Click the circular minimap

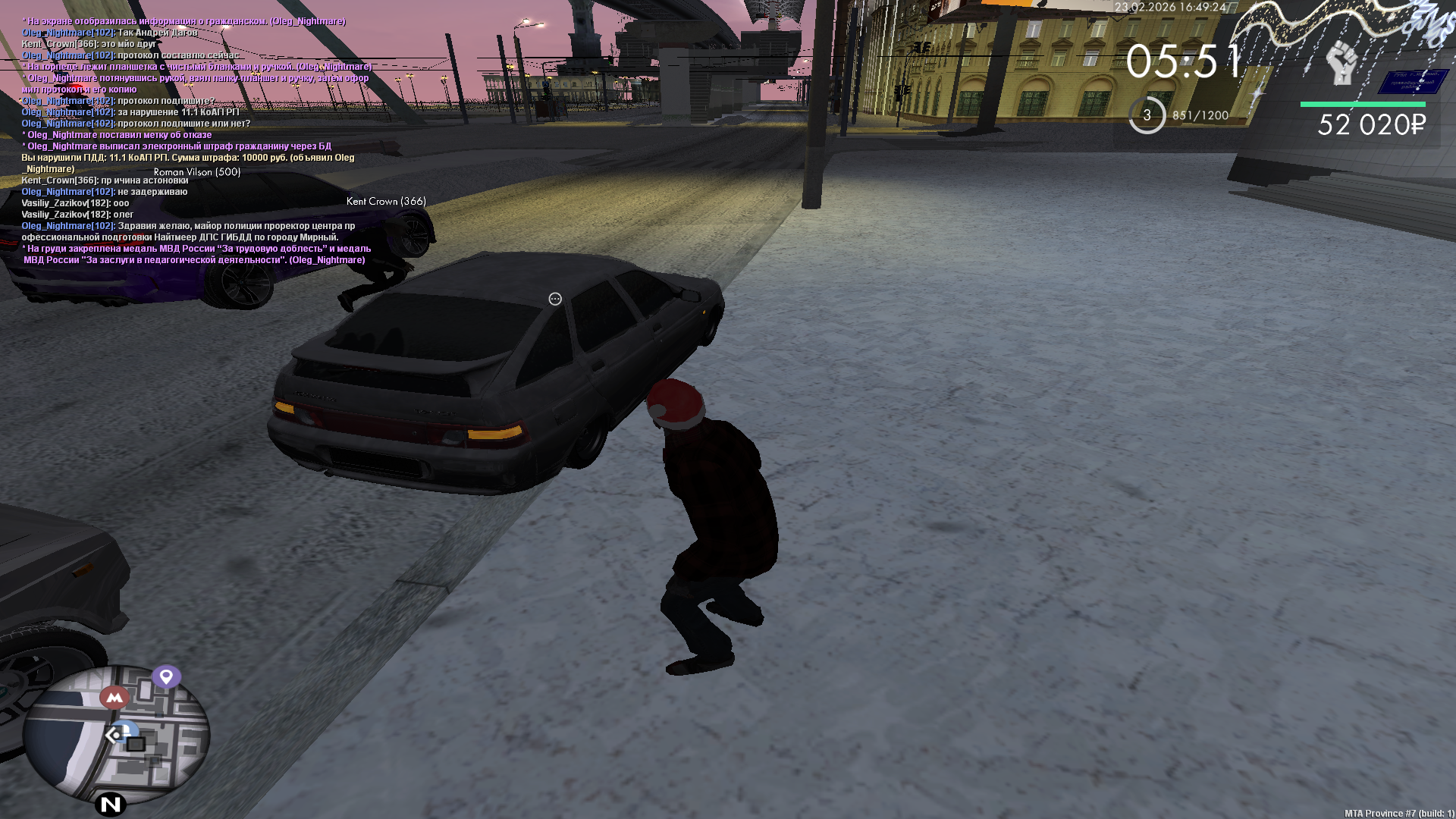coord(116,734)
